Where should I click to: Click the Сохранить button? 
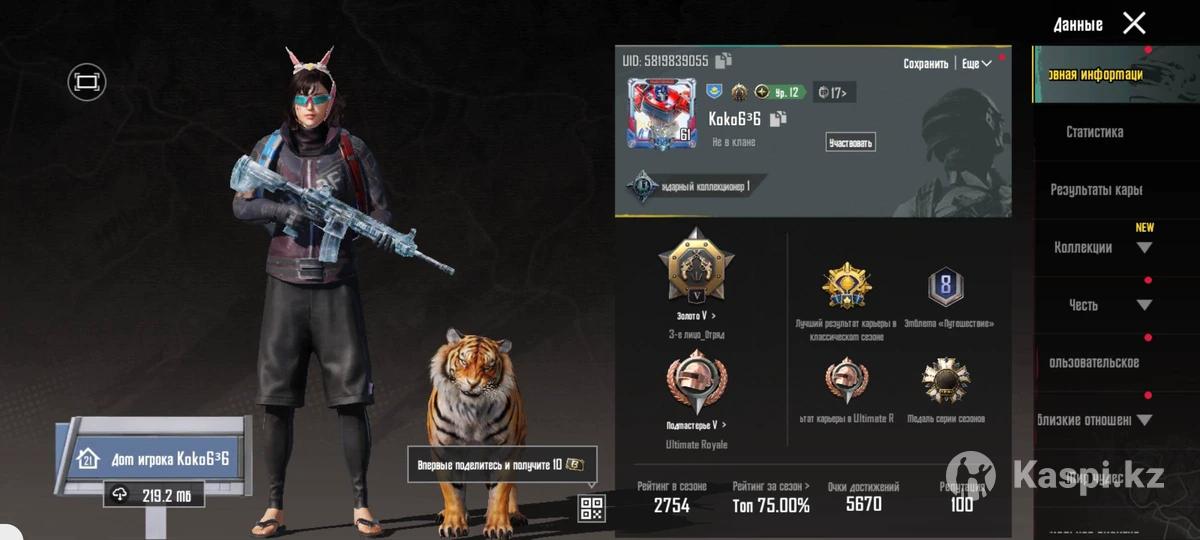click(x=925, y=63)
